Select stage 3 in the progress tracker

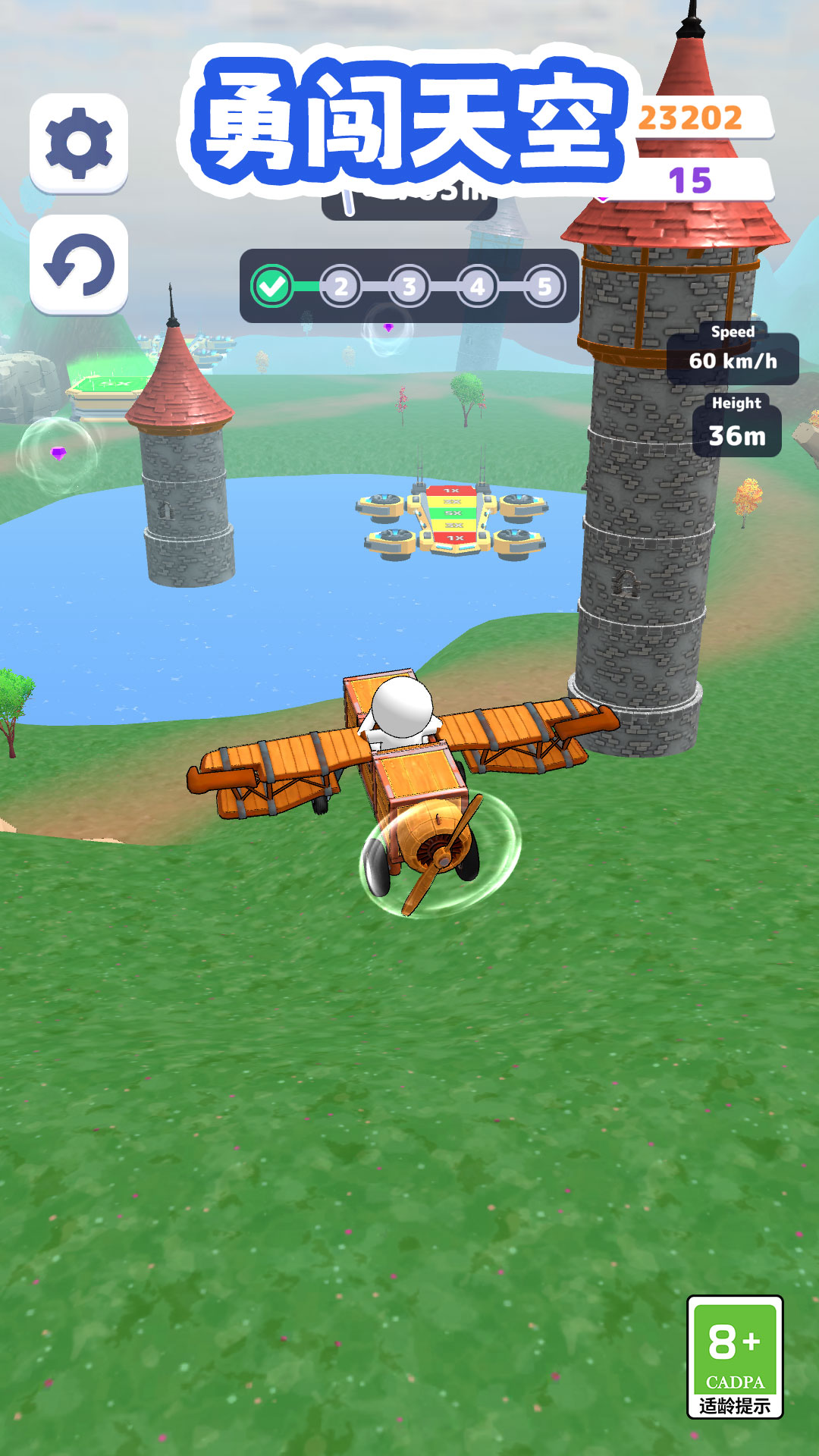tap(409, 287)
